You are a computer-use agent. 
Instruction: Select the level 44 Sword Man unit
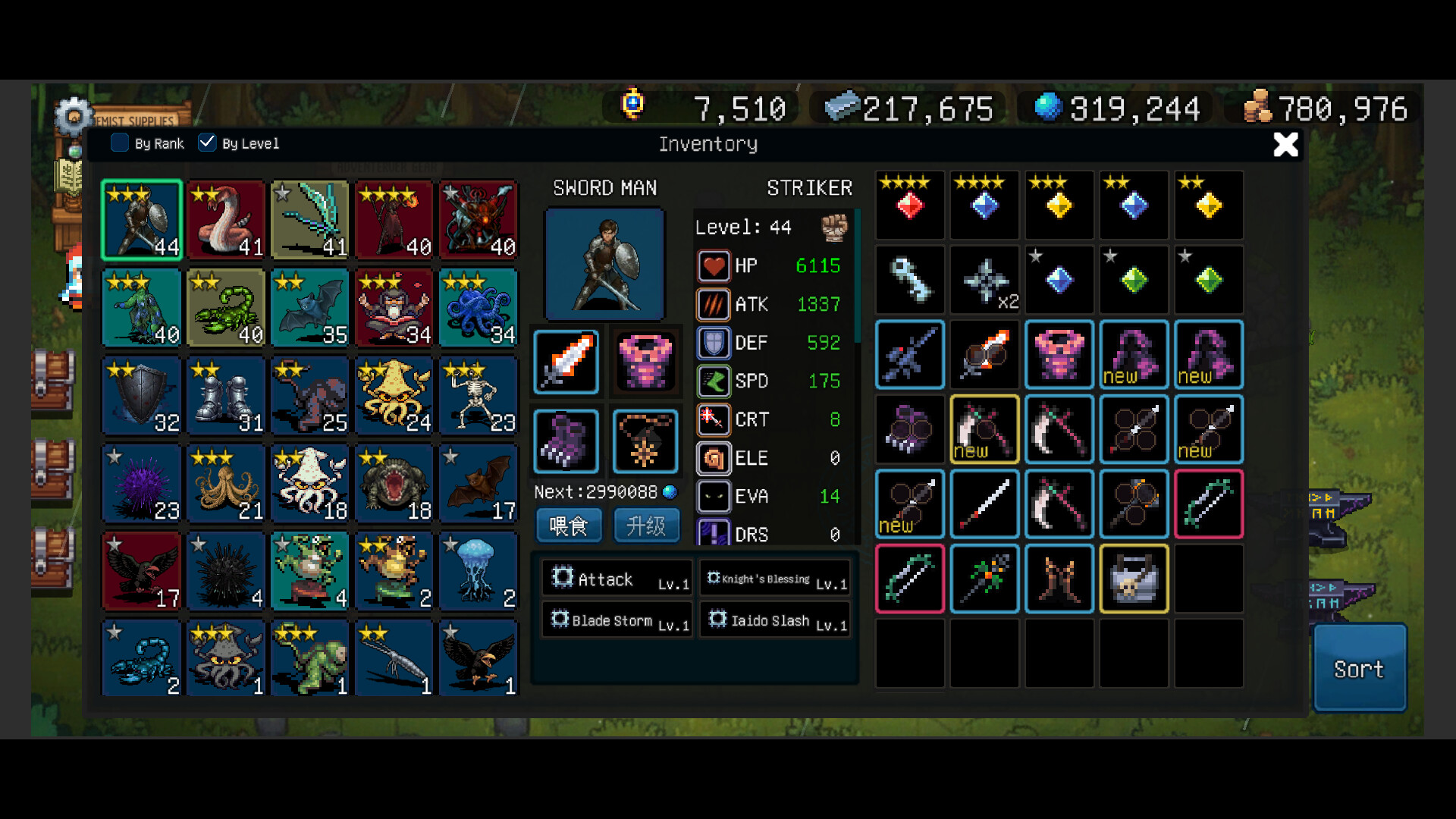[142, 220]
